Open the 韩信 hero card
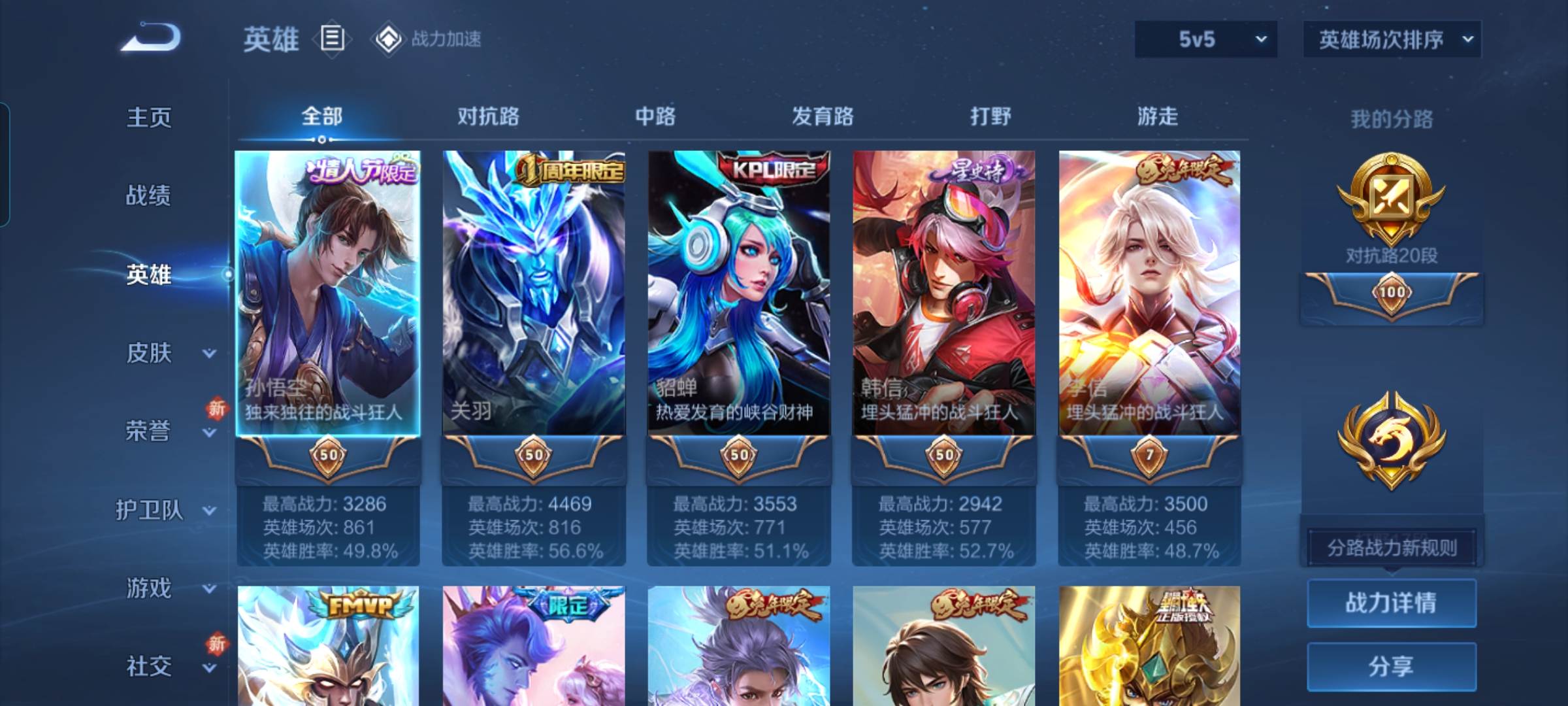The height and width of the screenshot is (706, 1568). coord(944,294)
